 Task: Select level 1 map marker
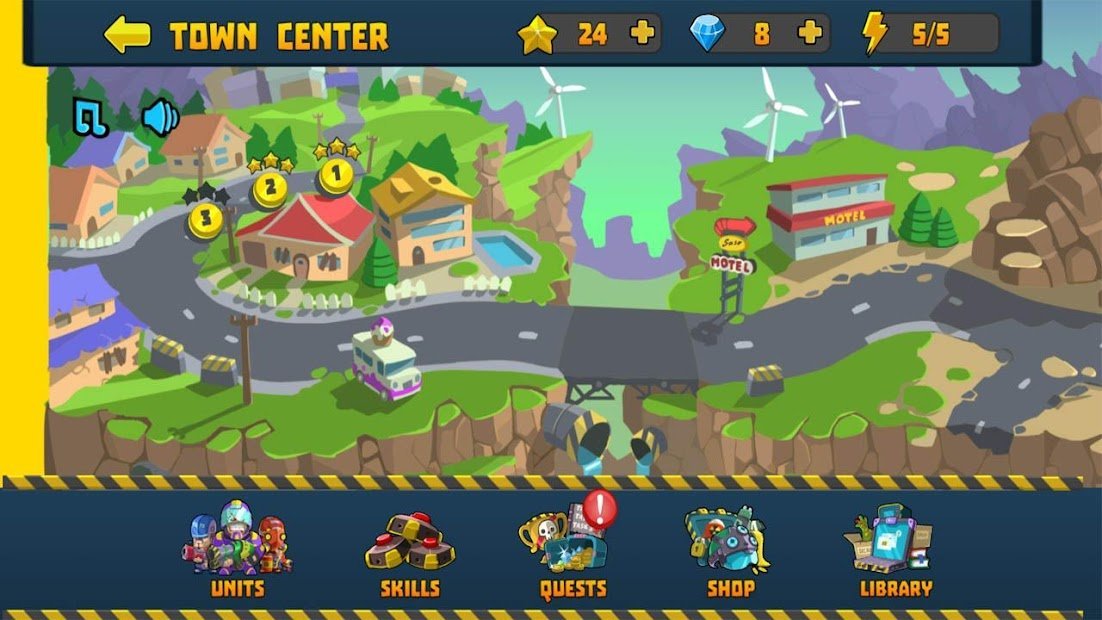336,176
